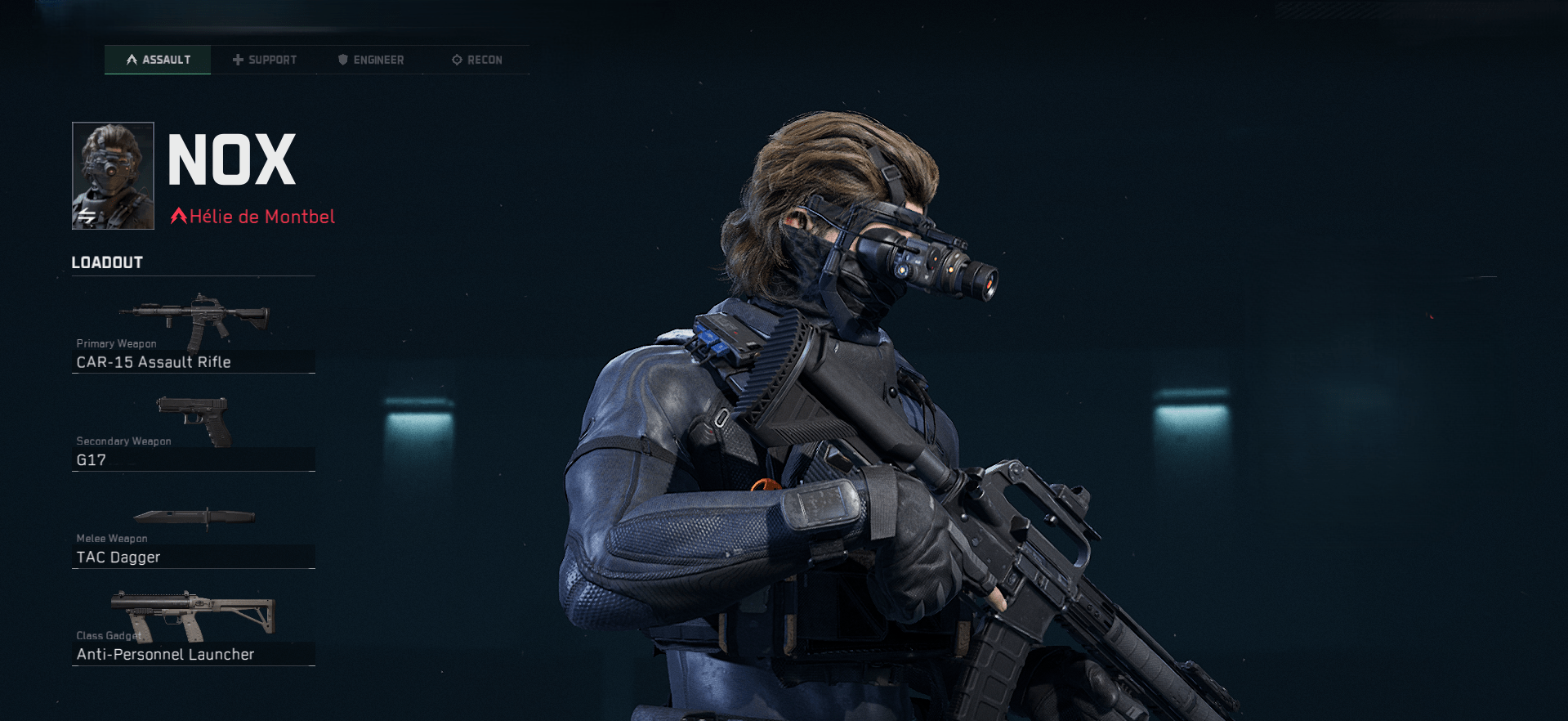Image resolution: width=1568 pixels, height=721 pixels.
Task: Click the Support cross icon
Action: coord(238,59)
